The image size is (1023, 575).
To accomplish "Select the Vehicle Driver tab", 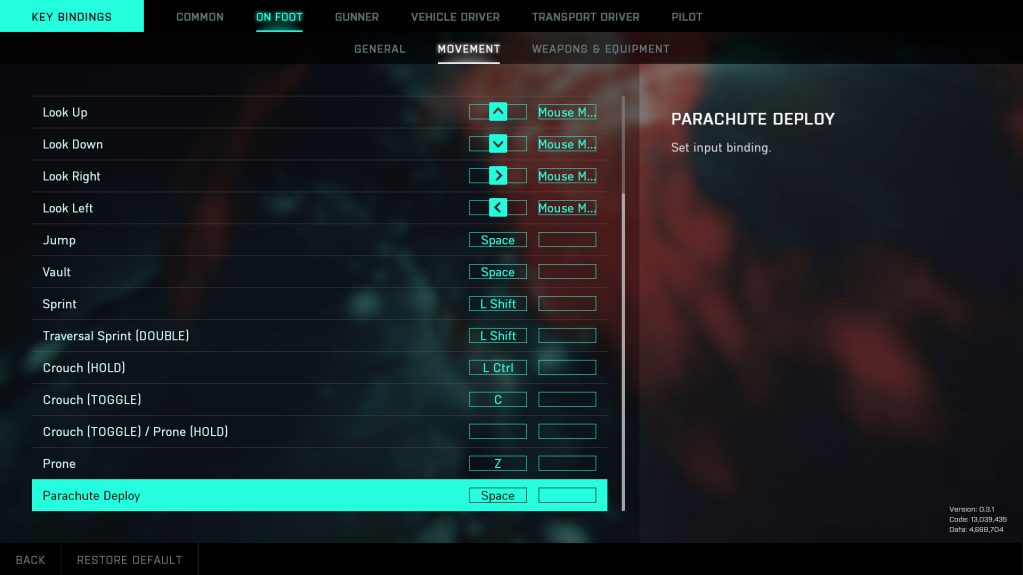I will coord(455,17).
